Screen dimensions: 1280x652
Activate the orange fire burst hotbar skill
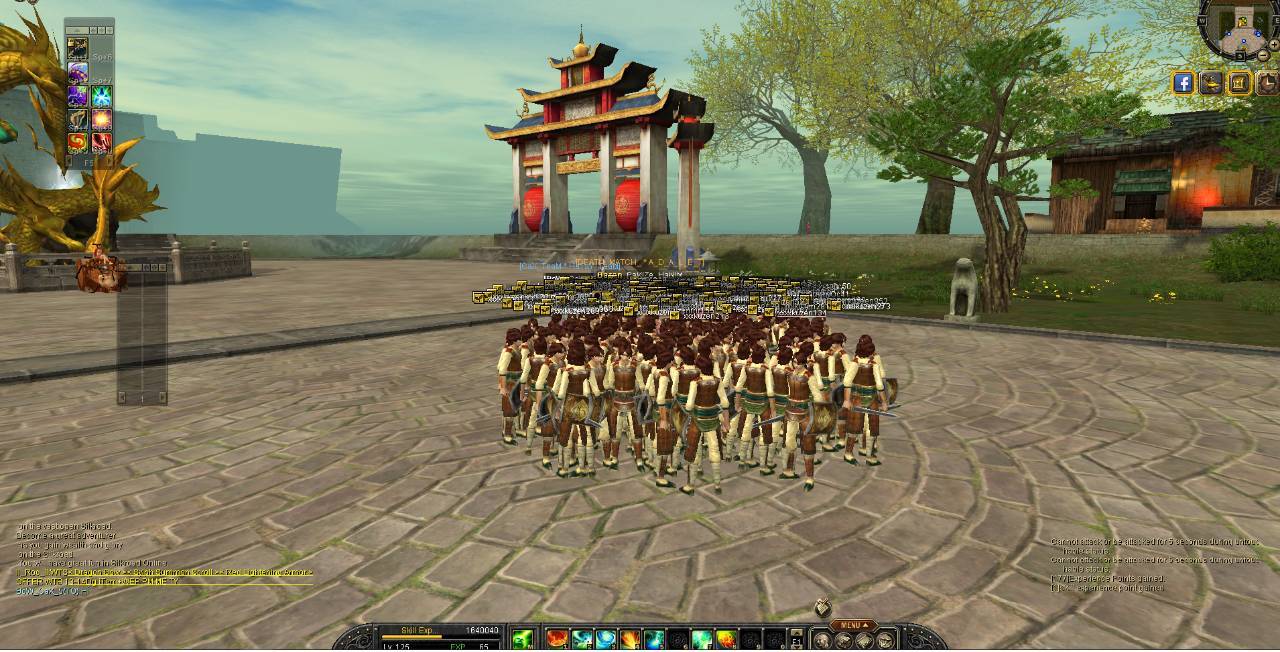630,640
